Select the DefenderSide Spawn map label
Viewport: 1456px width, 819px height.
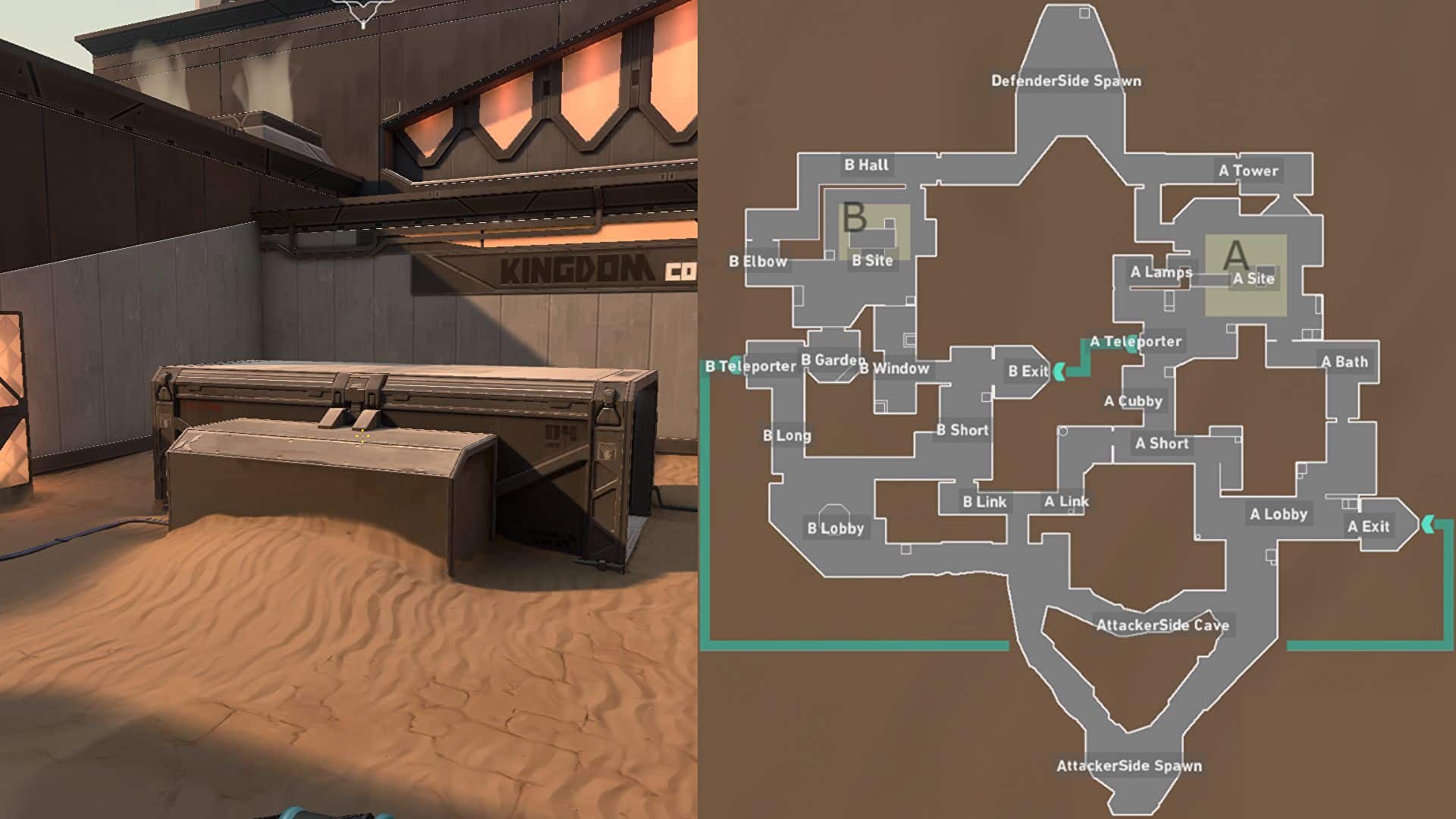tap(1065, 81)
